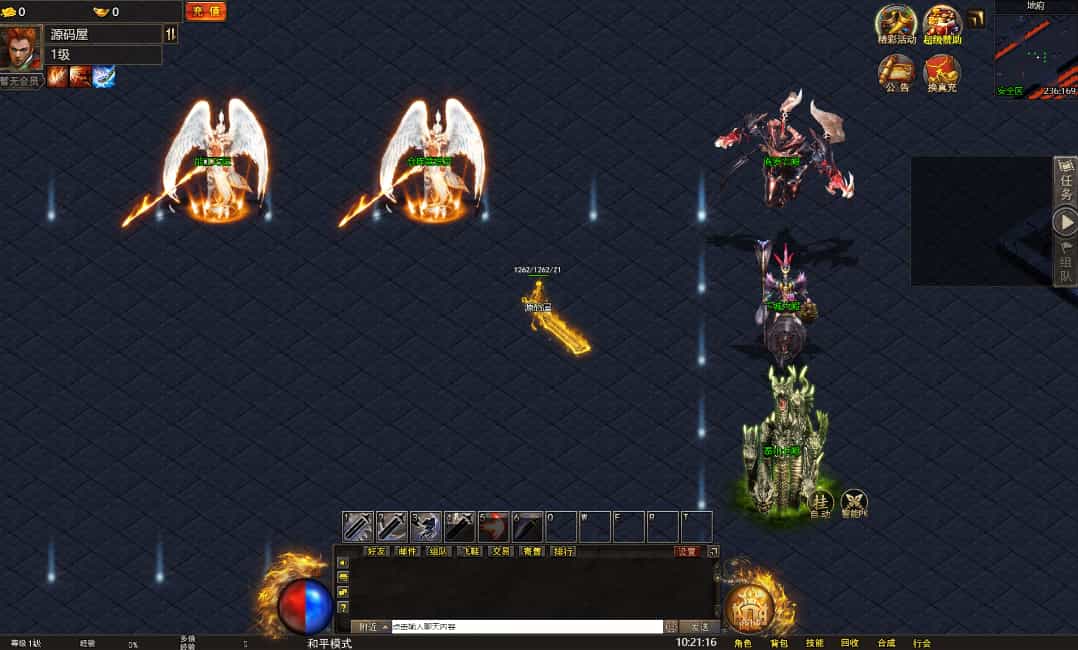1078x650 pixels.
Task: Open the 角色 character menu
Action: pyautogui.click(x=743, y=643)
